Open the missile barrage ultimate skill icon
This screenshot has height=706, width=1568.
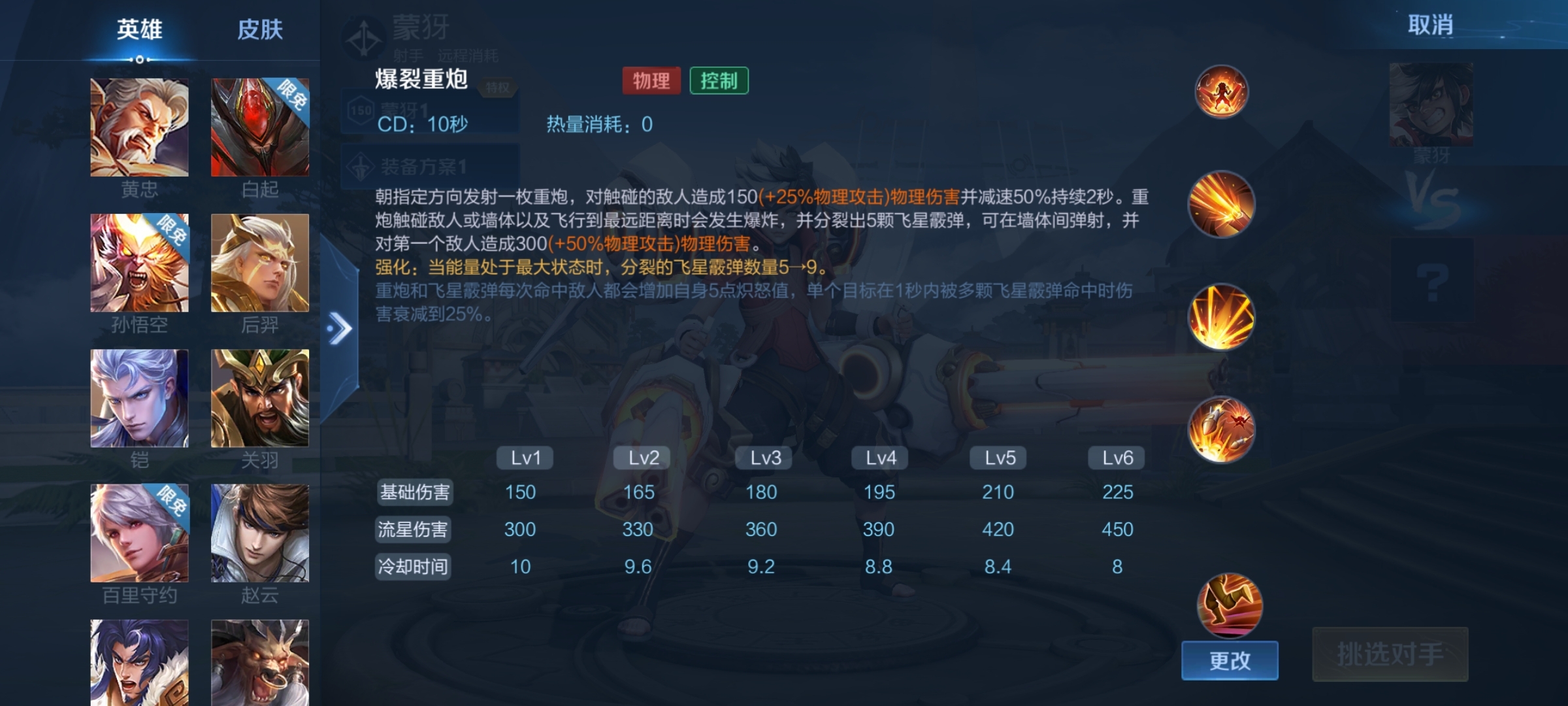pyautogui.click(x=1221, y=430)
